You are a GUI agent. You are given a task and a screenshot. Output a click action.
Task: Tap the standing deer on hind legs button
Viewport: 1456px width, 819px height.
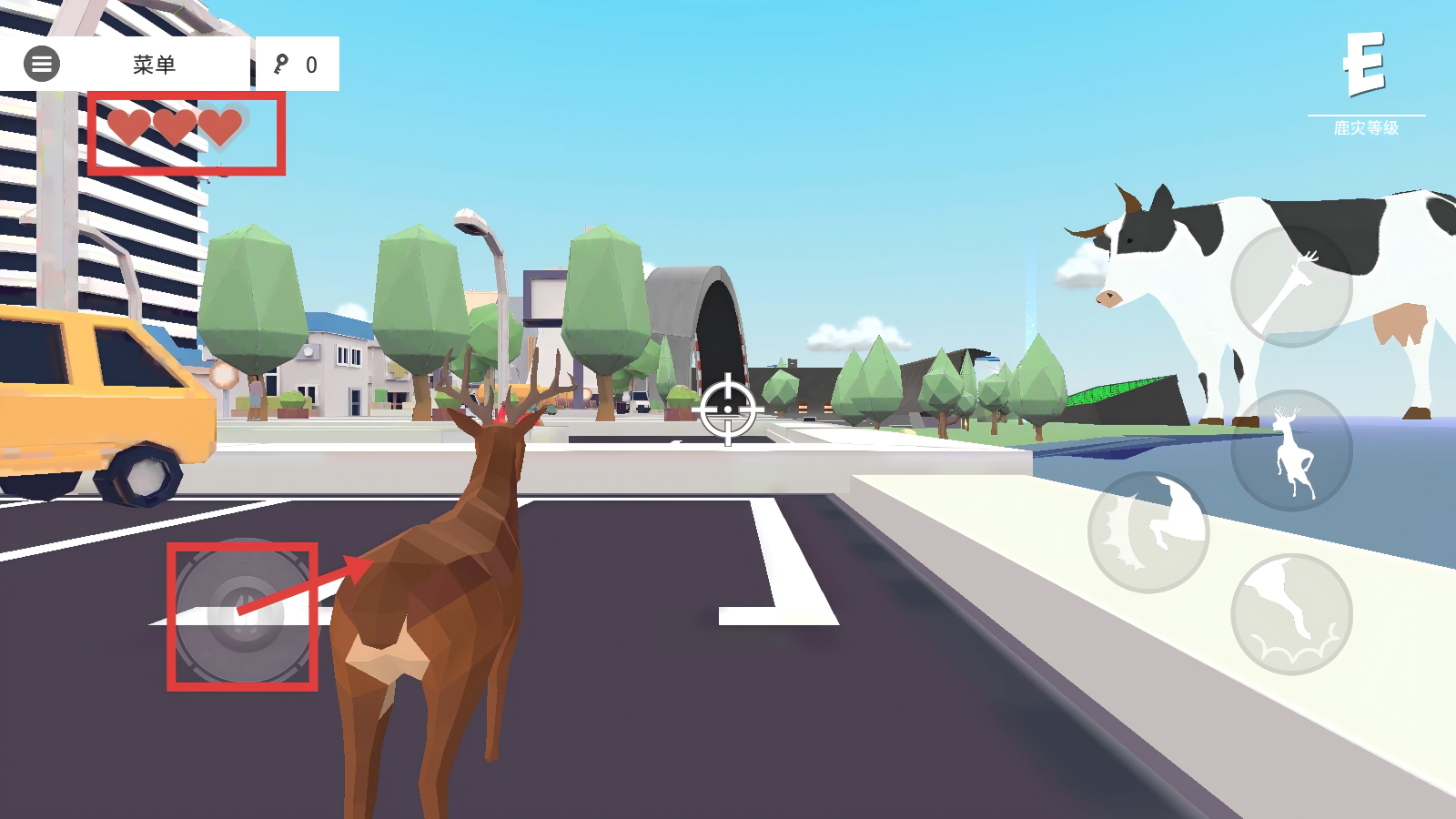point(1291,450)
